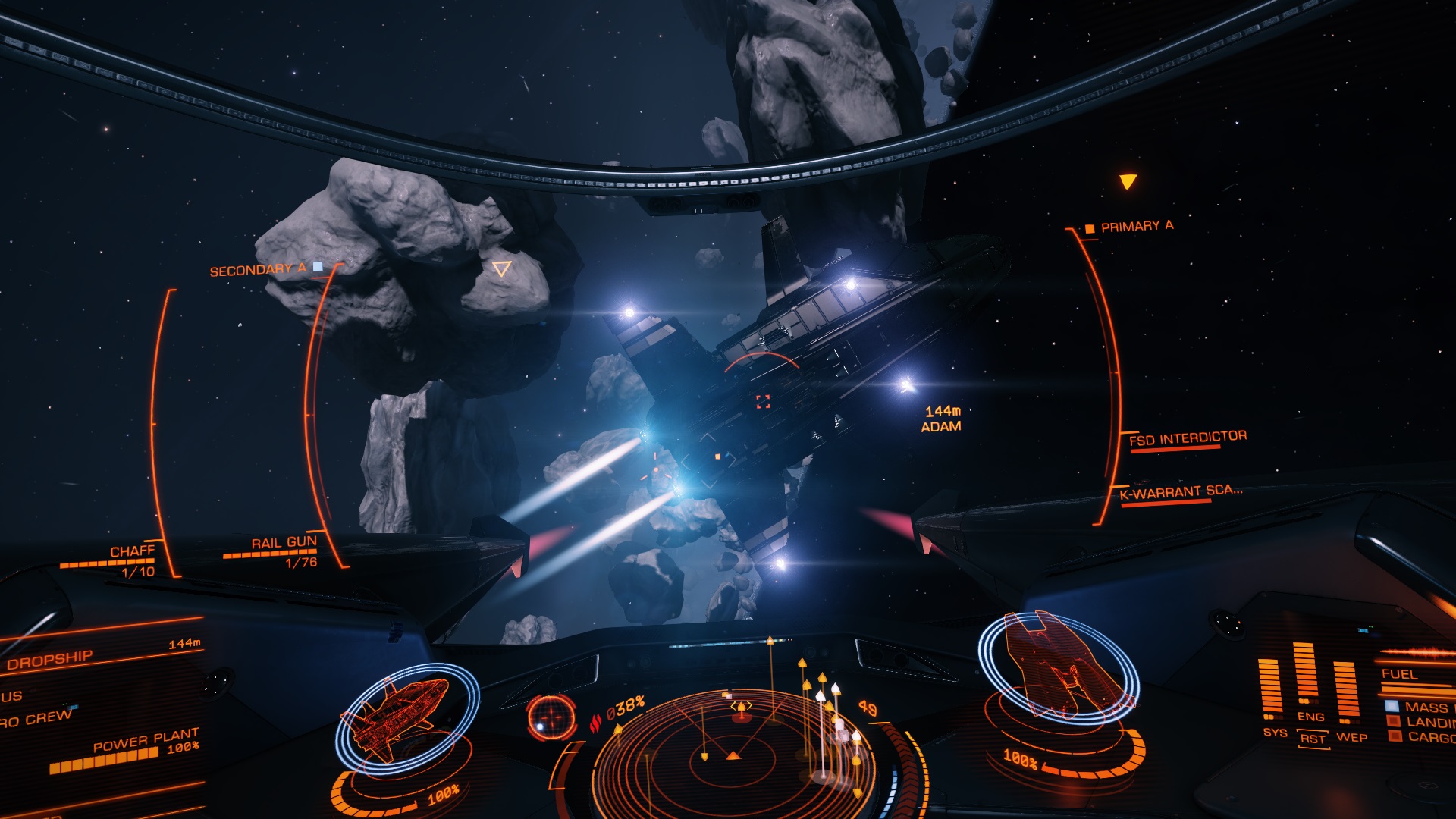Screen dimensions: 1456x819
Task: Choose the FSD Interdictor module
Action: coord(1187,438)
